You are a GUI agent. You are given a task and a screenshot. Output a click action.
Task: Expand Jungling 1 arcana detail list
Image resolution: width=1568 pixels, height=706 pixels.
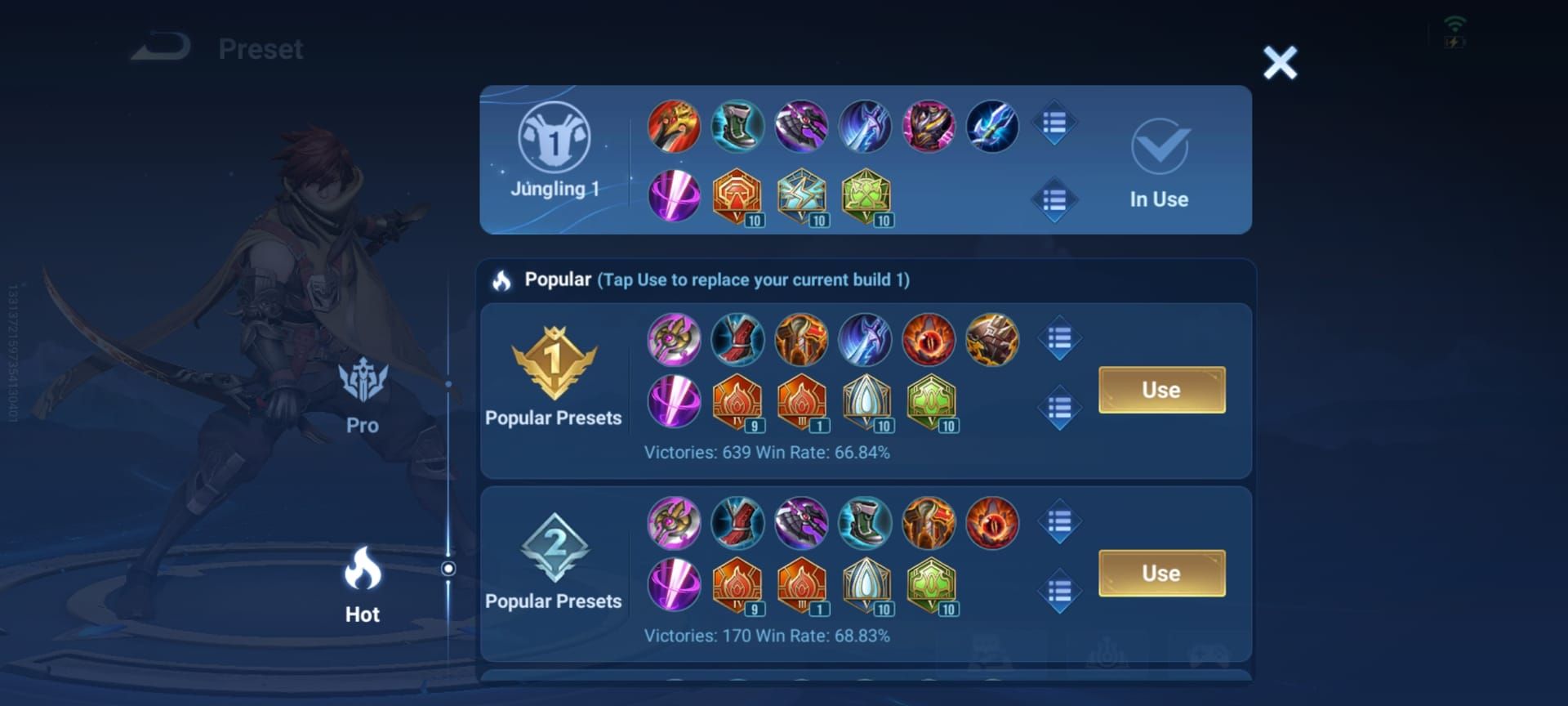tap(1055, 196)
